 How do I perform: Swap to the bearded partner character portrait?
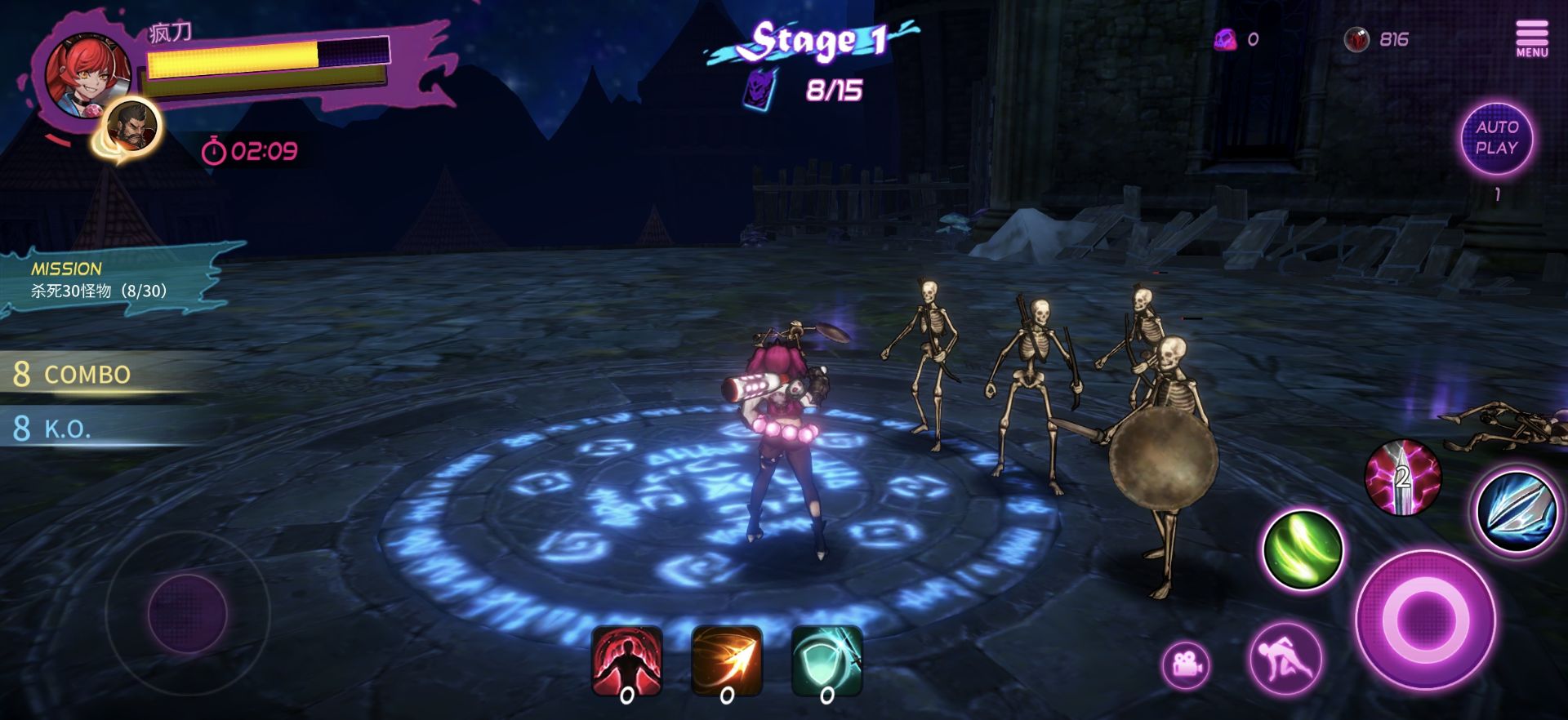coord(133,127)
